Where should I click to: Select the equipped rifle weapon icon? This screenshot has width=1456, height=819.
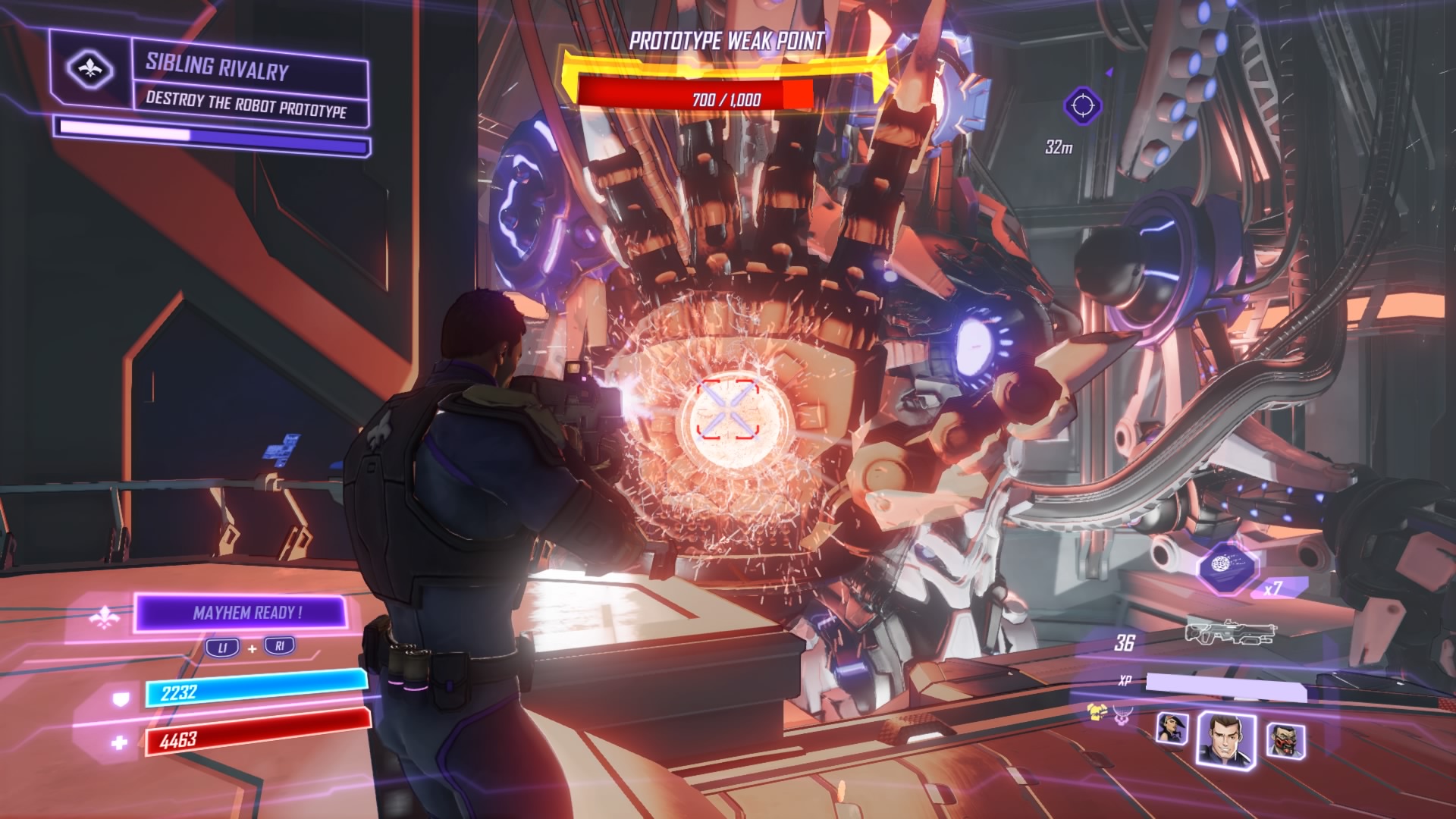(1230, 632)
